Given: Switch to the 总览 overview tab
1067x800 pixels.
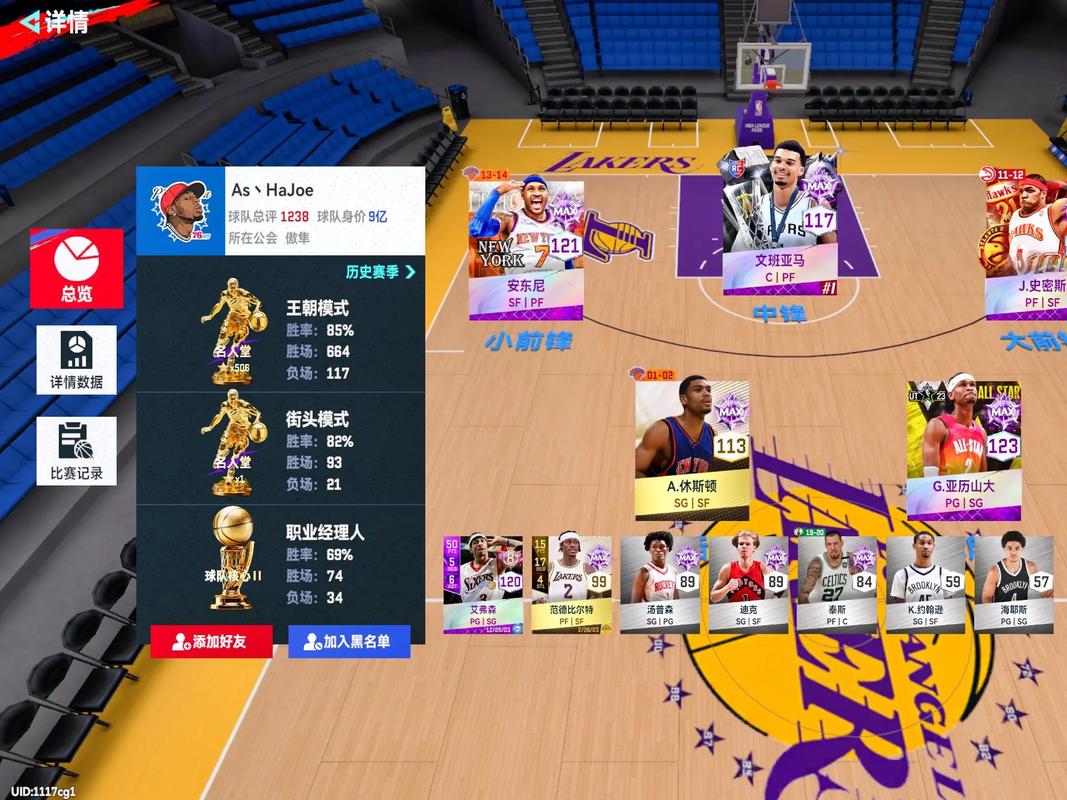Looking at the screenshot, I should click(x=77, y=268).
